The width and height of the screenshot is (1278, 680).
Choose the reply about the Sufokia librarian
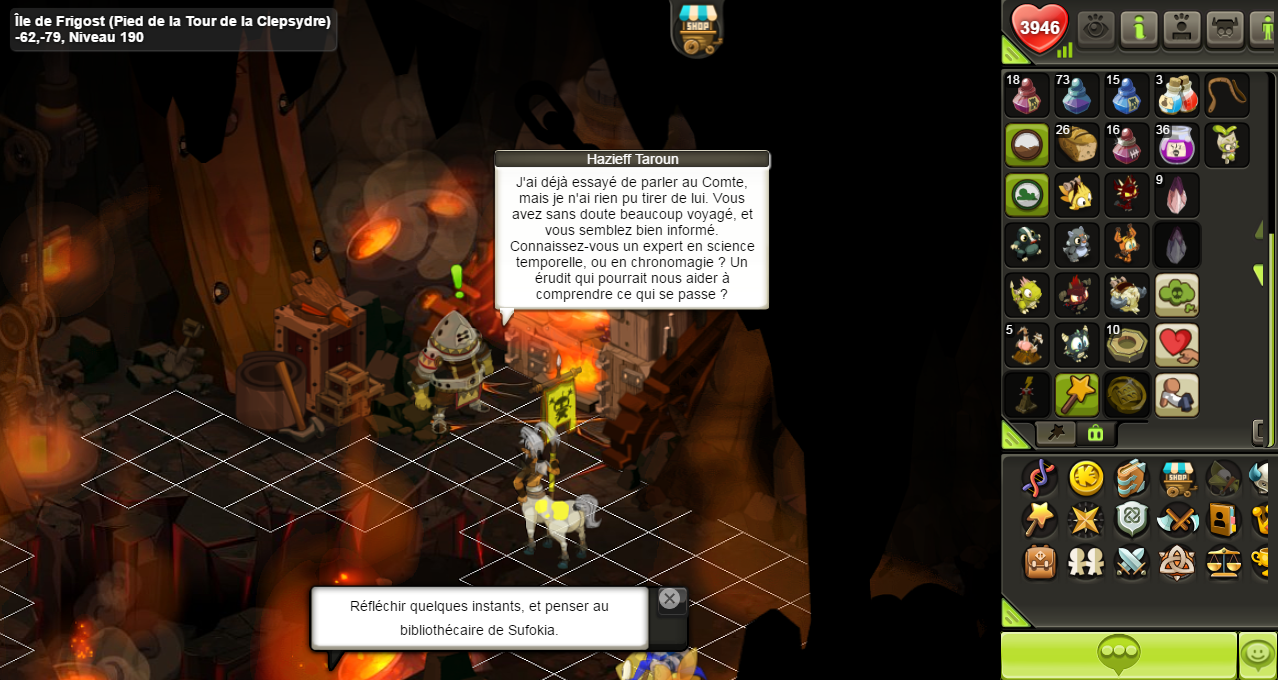(x=479, y=617)
